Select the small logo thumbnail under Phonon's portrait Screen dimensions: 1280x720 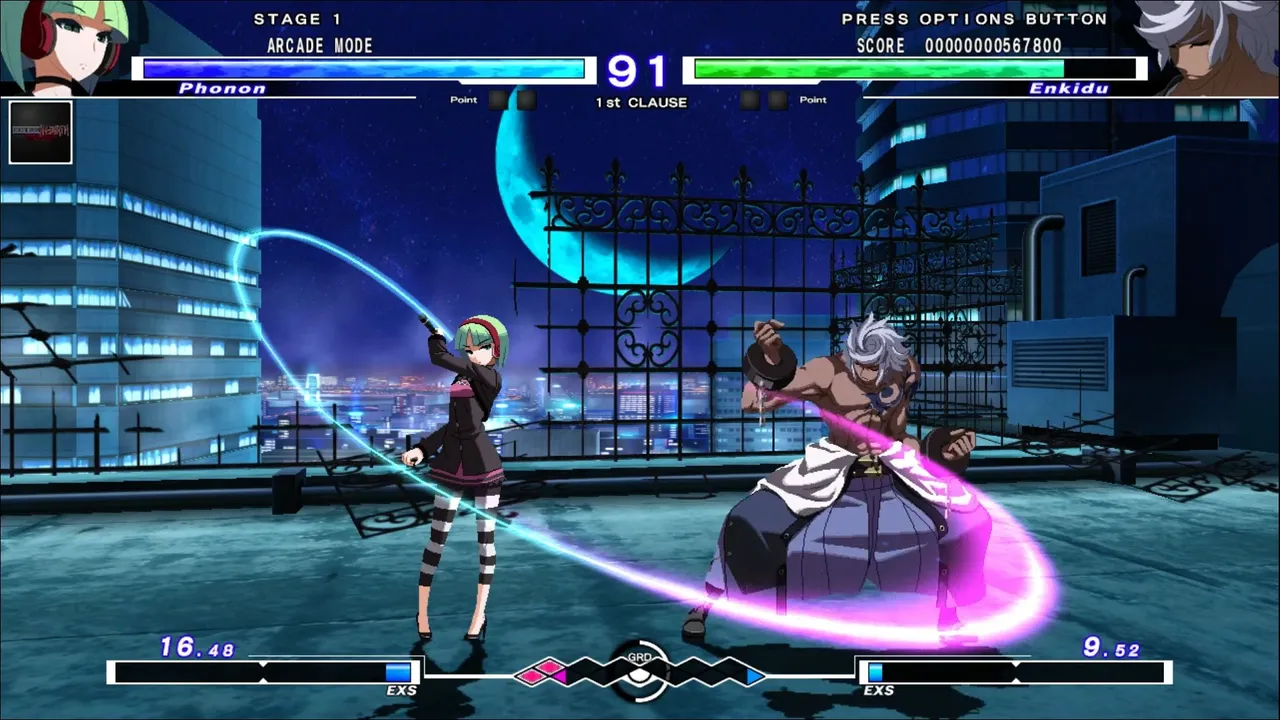[40, 132]
